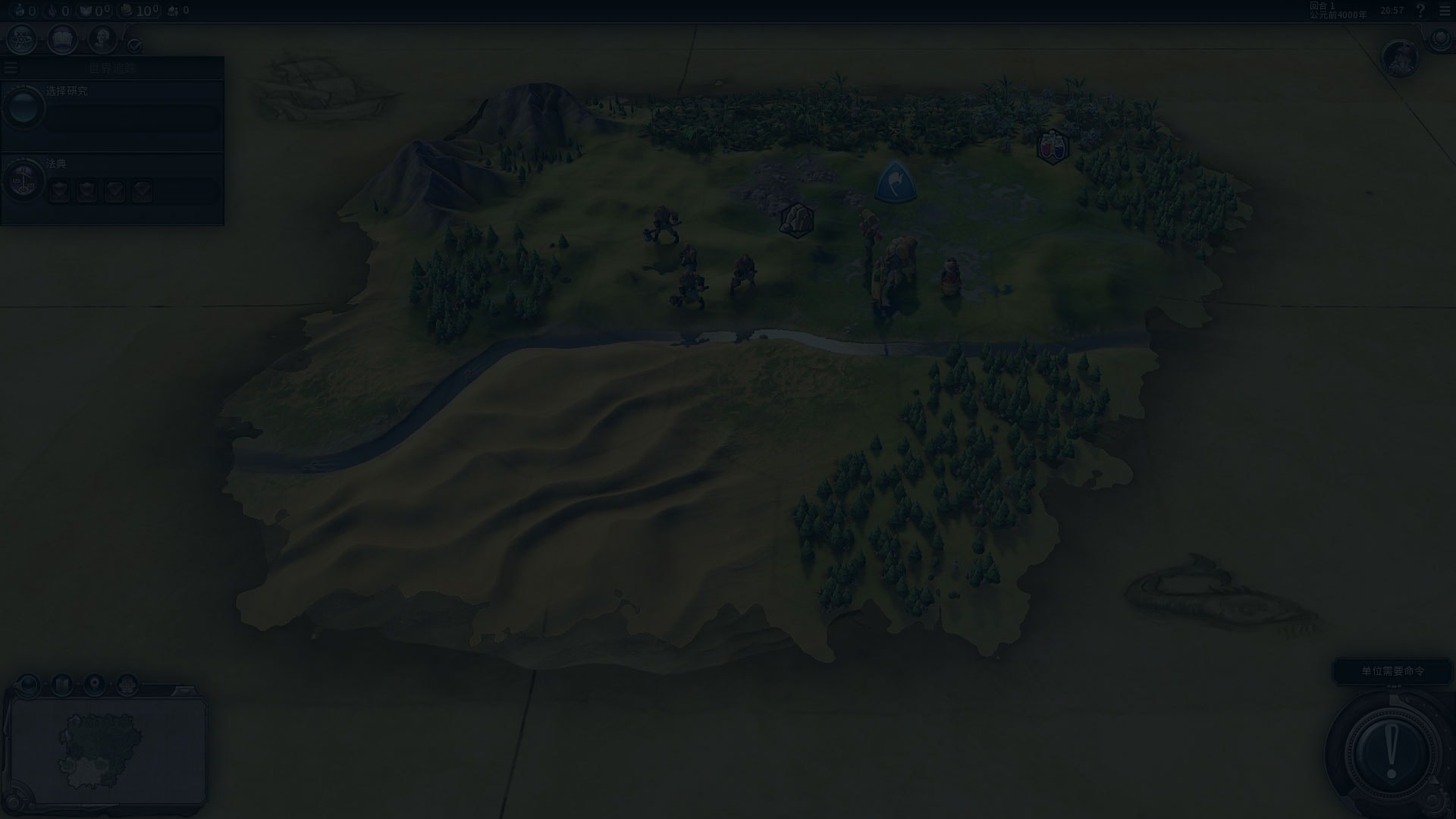Click the minimap to move camera
Viewport: 1456px width, 819px height.
pyautogui.click(x=106, y=751)
